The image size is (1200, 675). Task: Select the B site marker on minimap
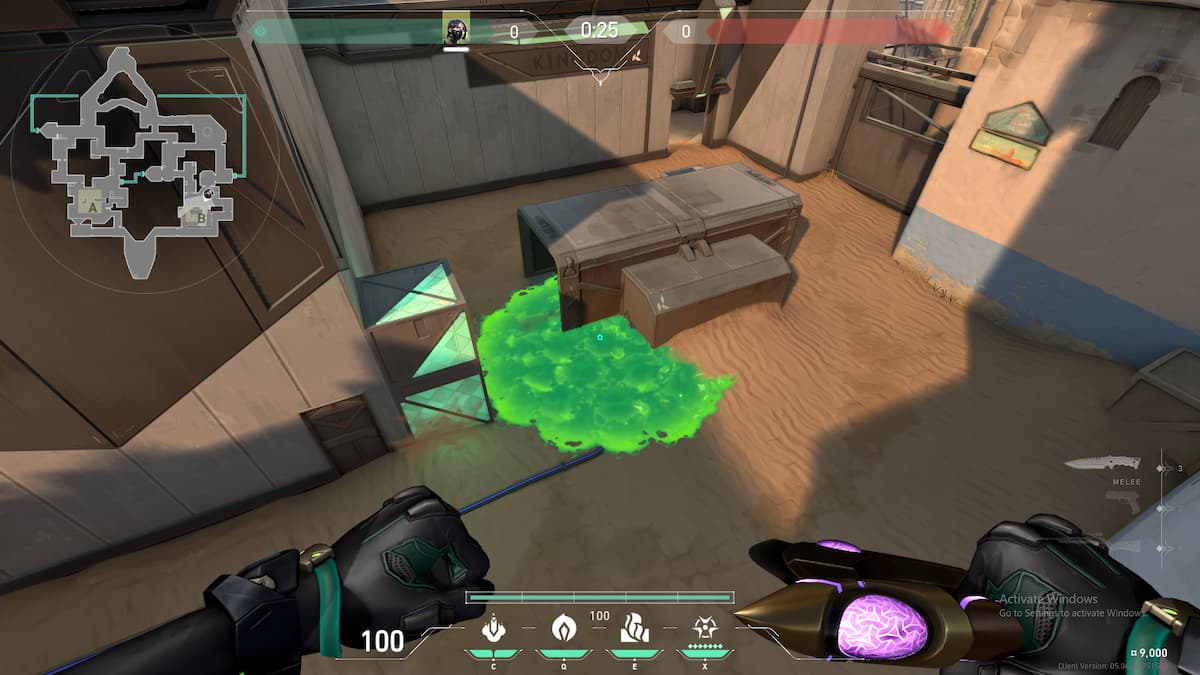pos(200,213)
